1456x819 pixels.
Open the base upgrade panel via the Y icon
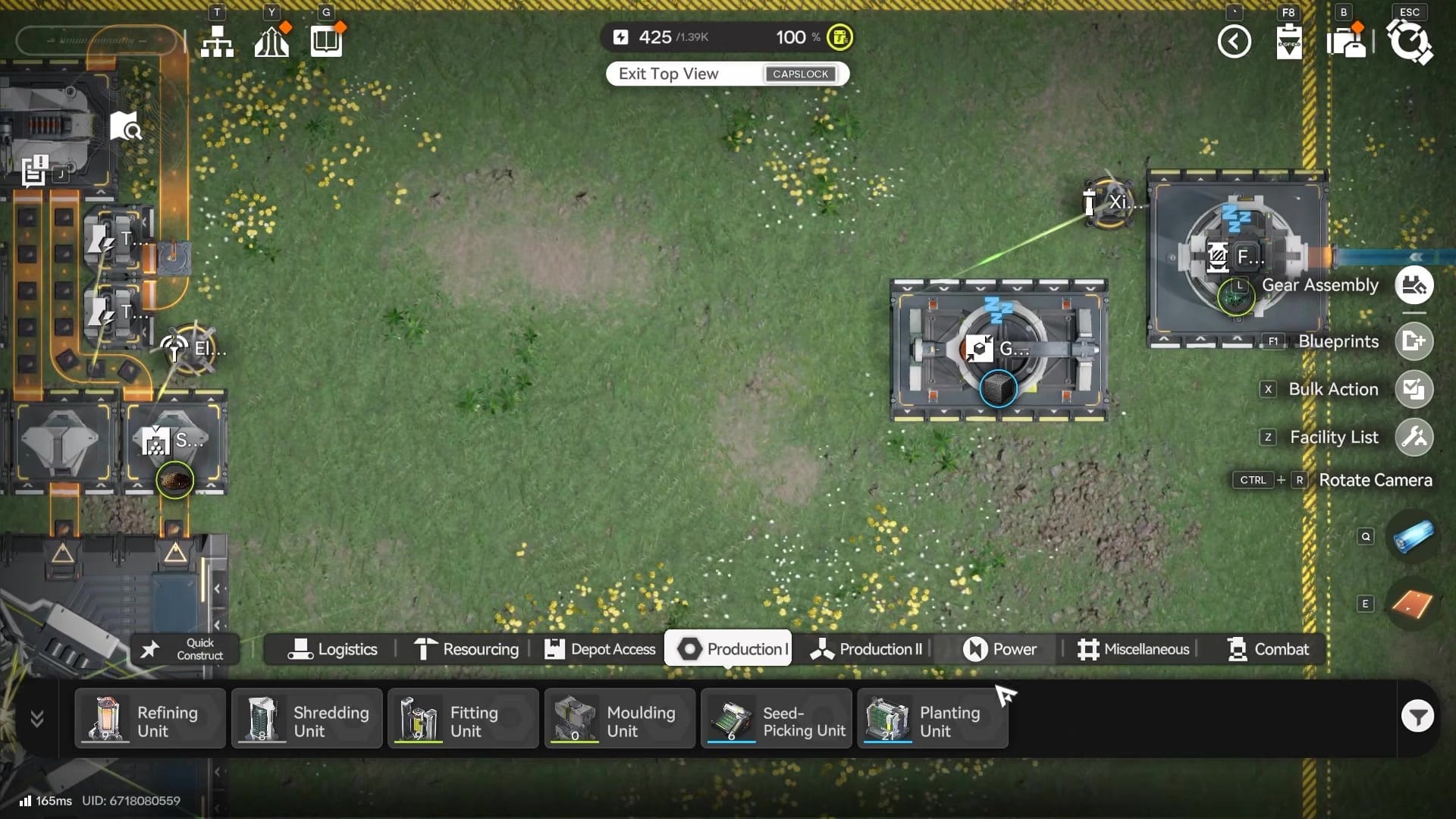(271, 41)
